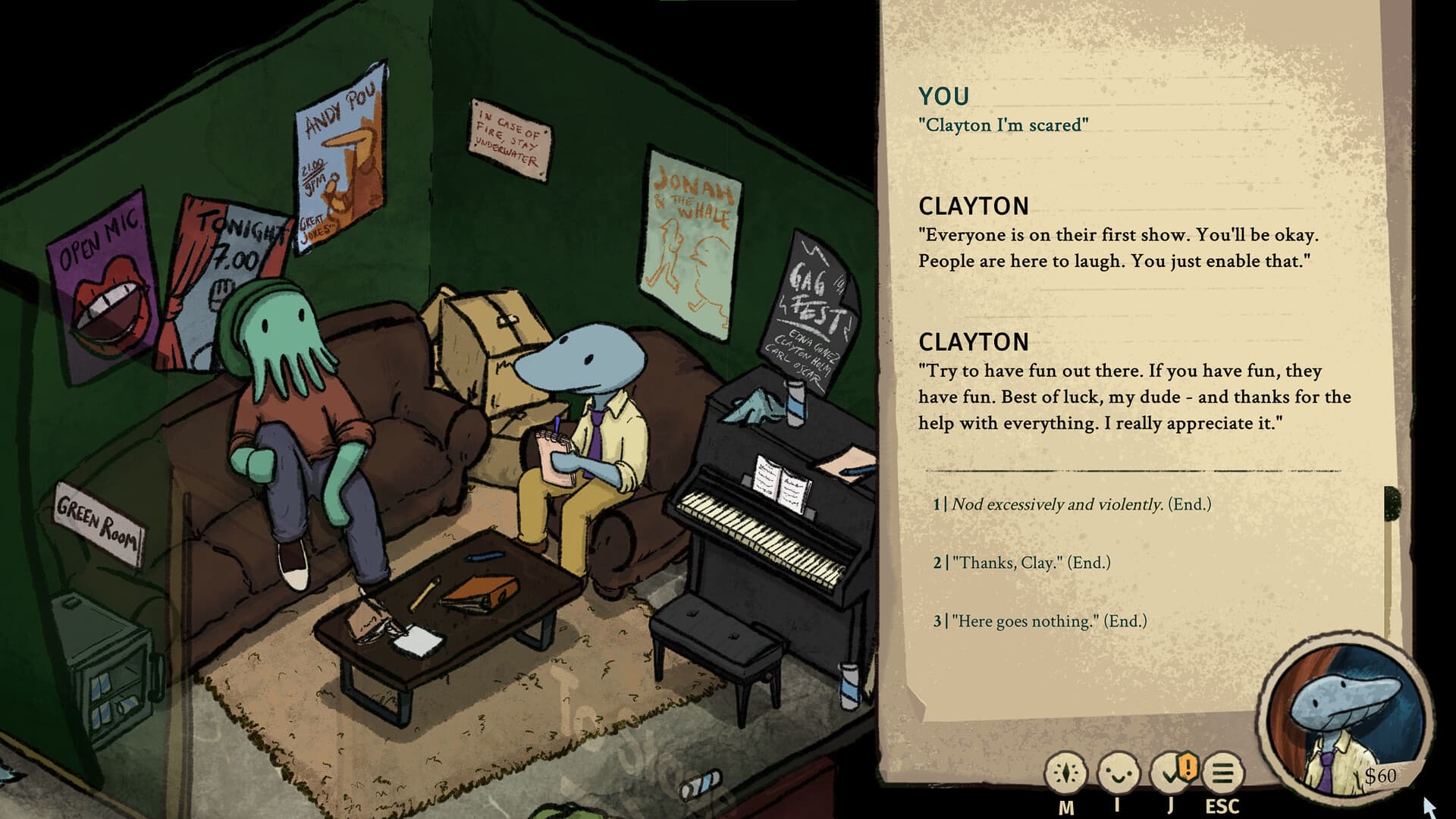Click the Green Room sign
This screenshot has height=819, width=1456.
pos(99,523)
